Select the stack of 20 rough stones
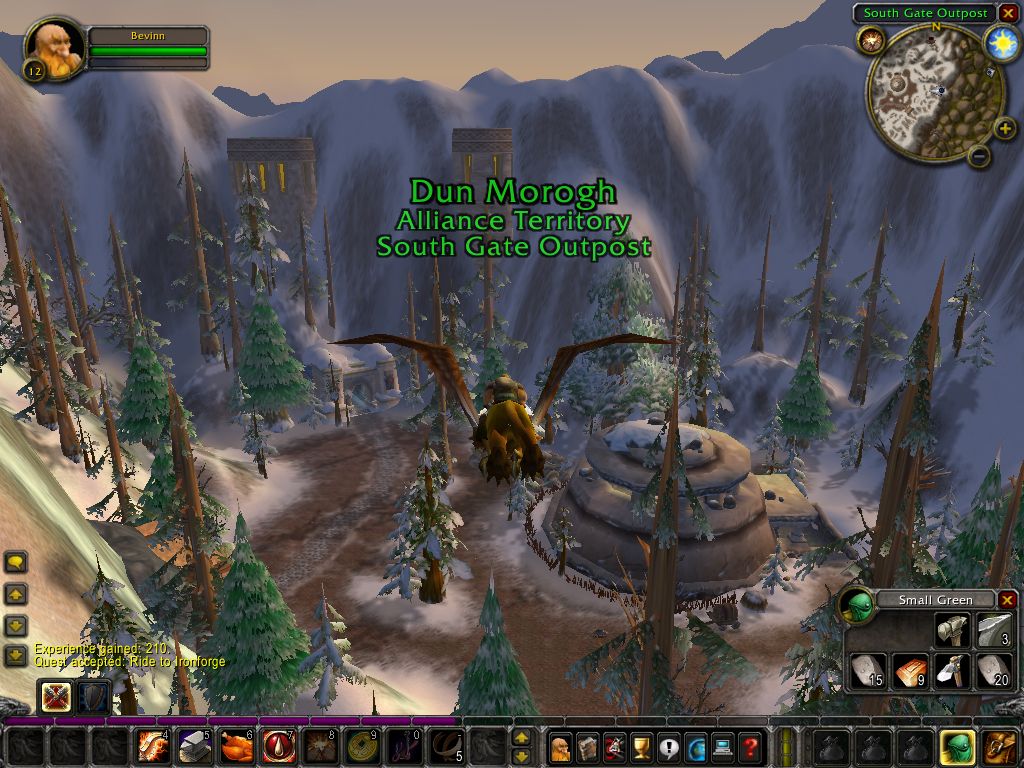This screenshot has height=768, width=1024. click(x=992, y=671)
